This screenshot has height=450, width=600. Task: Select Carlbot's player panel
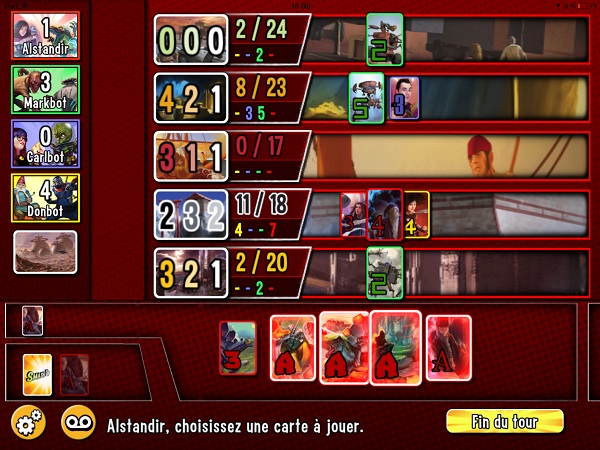(45, 144)
